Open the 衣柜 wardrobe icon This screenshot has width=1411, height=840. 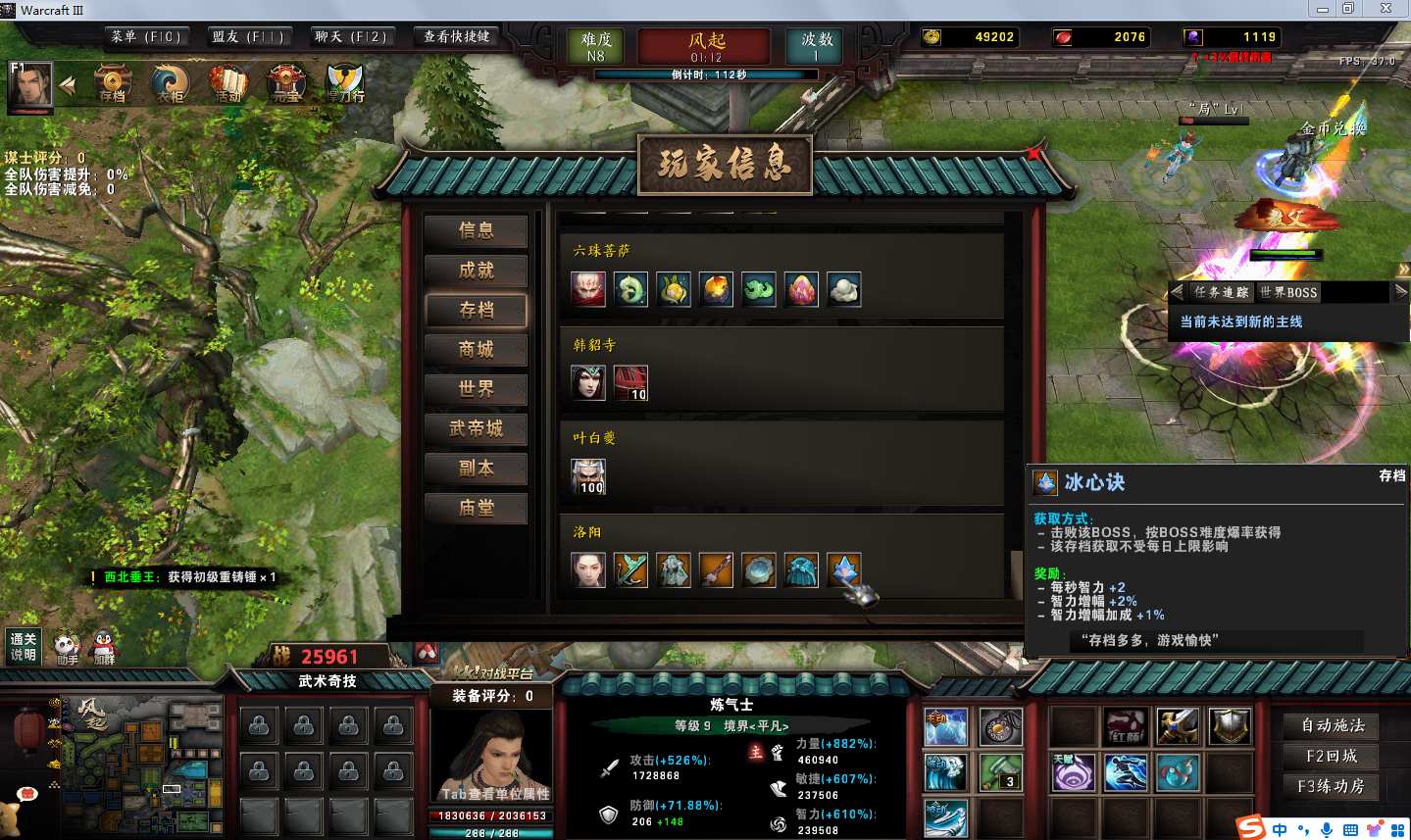(170, 83)
